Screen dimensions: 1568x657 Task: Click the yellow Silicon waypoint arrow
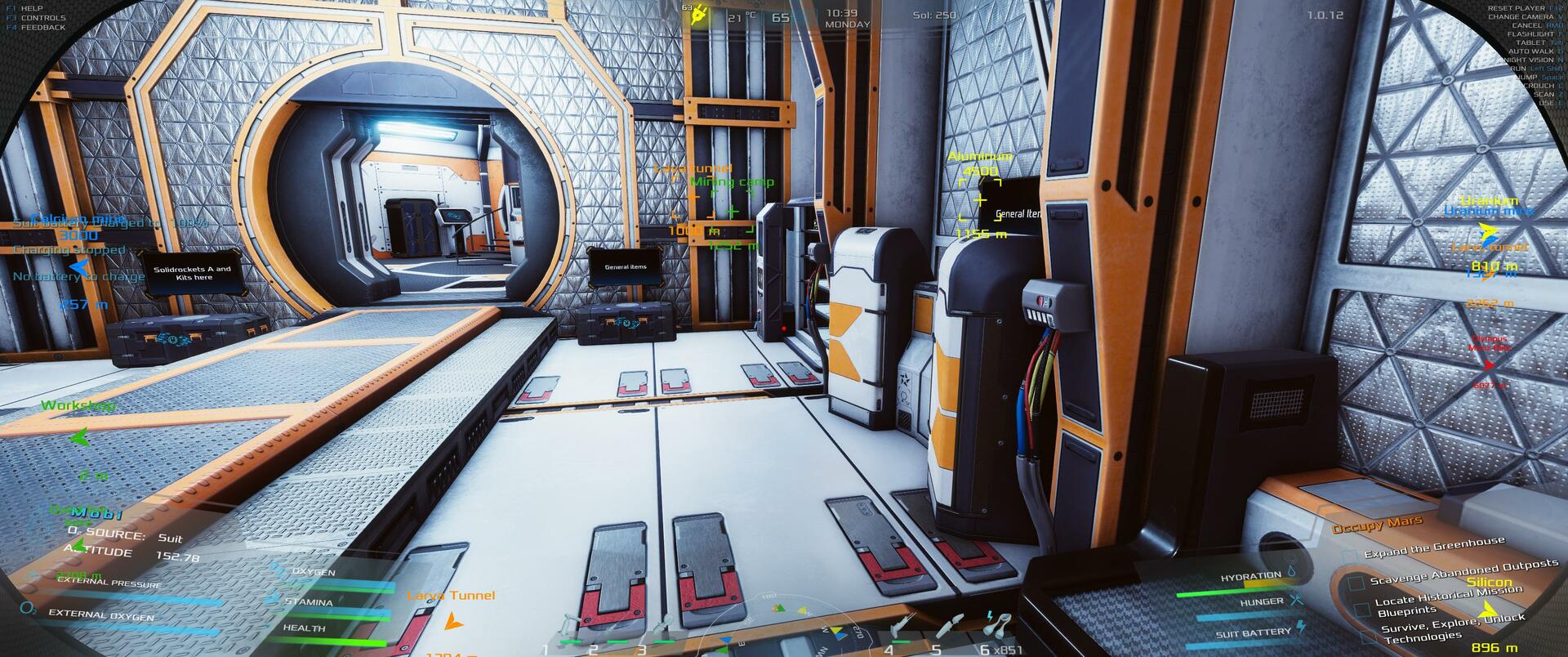(1488, 610)
